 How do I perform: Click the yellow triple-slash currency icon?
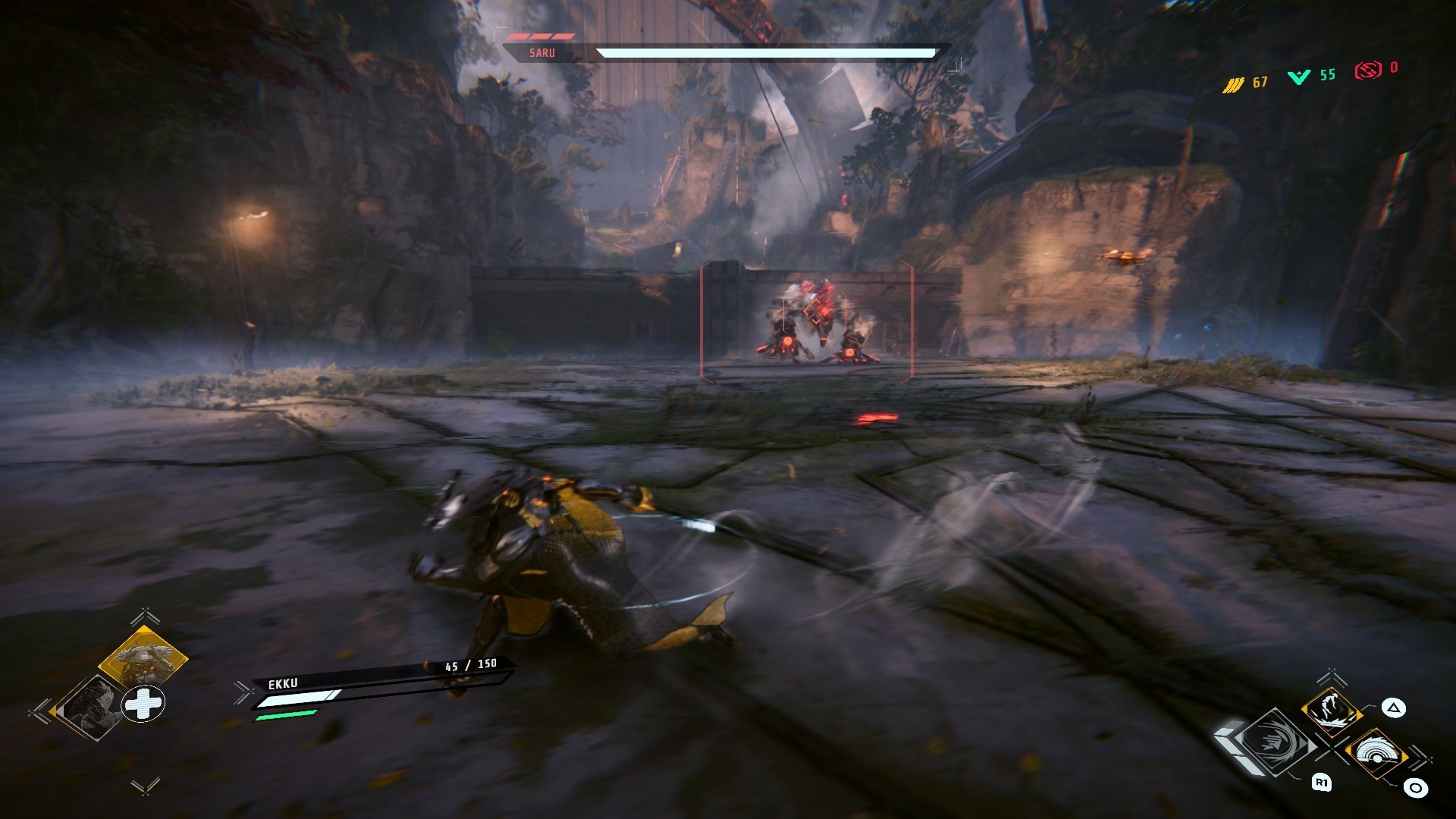[x=1232, y=84]
